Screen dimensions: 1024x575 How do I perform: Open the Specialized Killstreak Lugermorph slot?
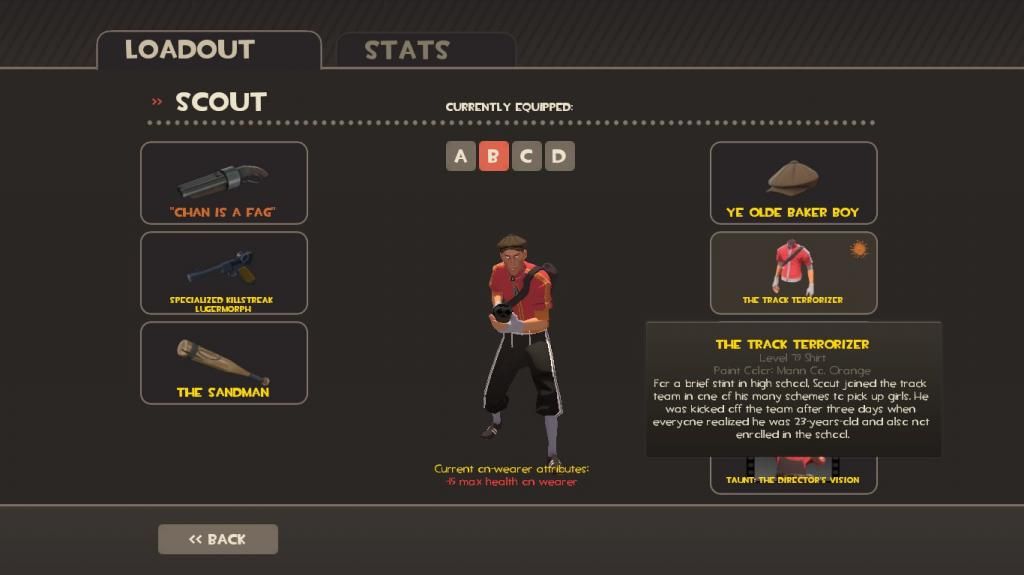pos(223,273)
